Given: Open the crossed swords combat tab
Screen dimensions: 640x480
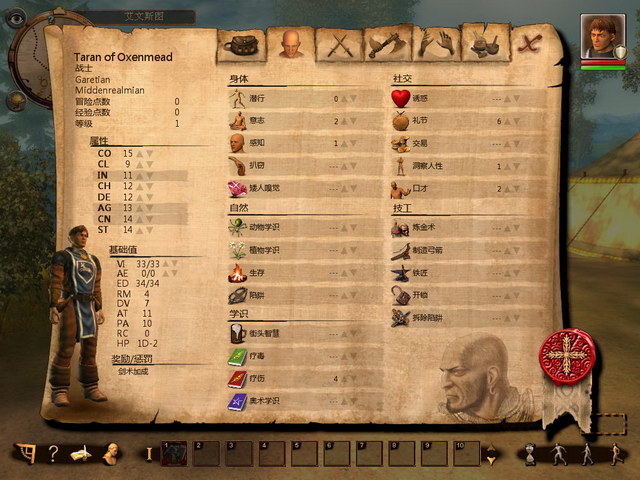Looking at the screenshot, I should pos(337,44).
